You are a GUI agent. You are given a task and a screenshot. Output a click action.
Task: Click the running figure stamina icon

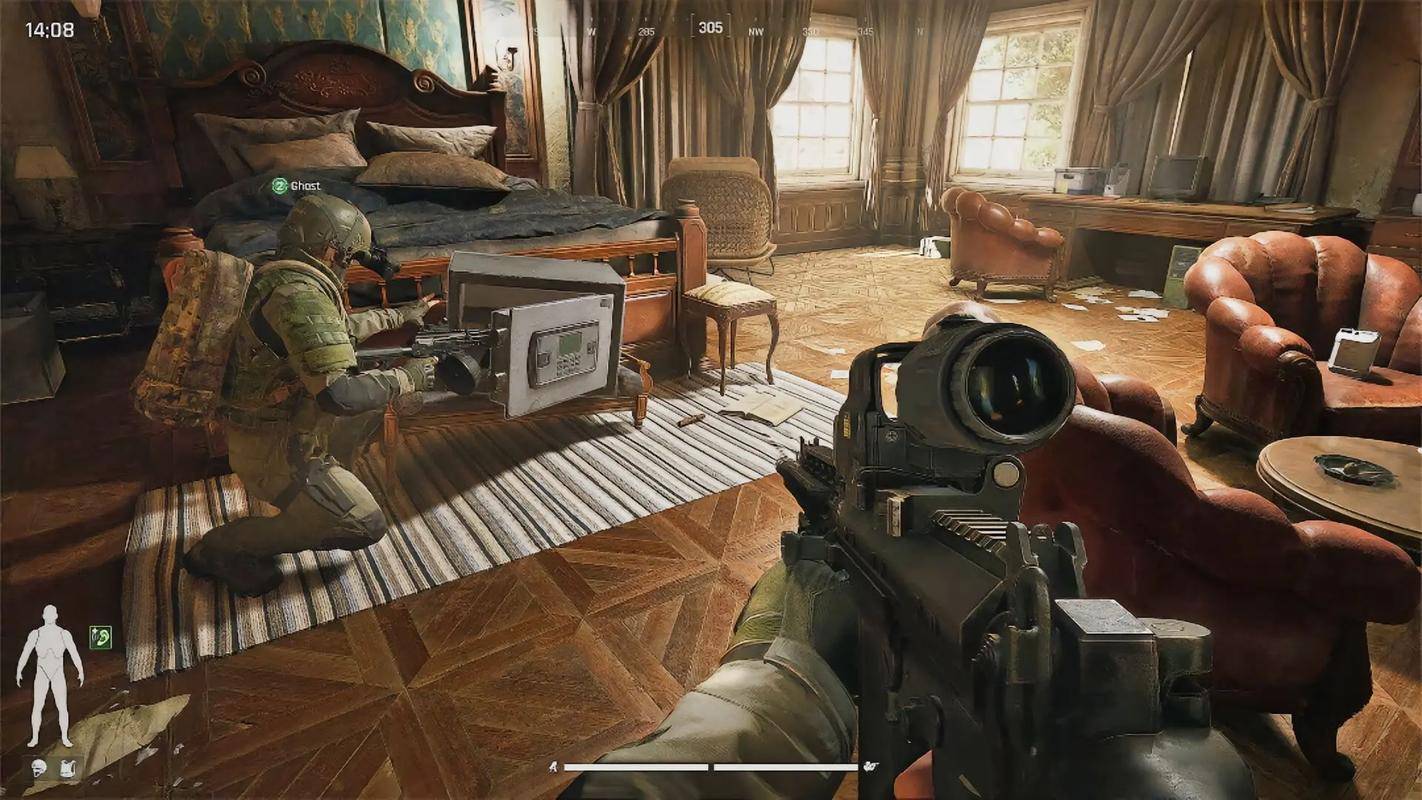click(552, 767)
